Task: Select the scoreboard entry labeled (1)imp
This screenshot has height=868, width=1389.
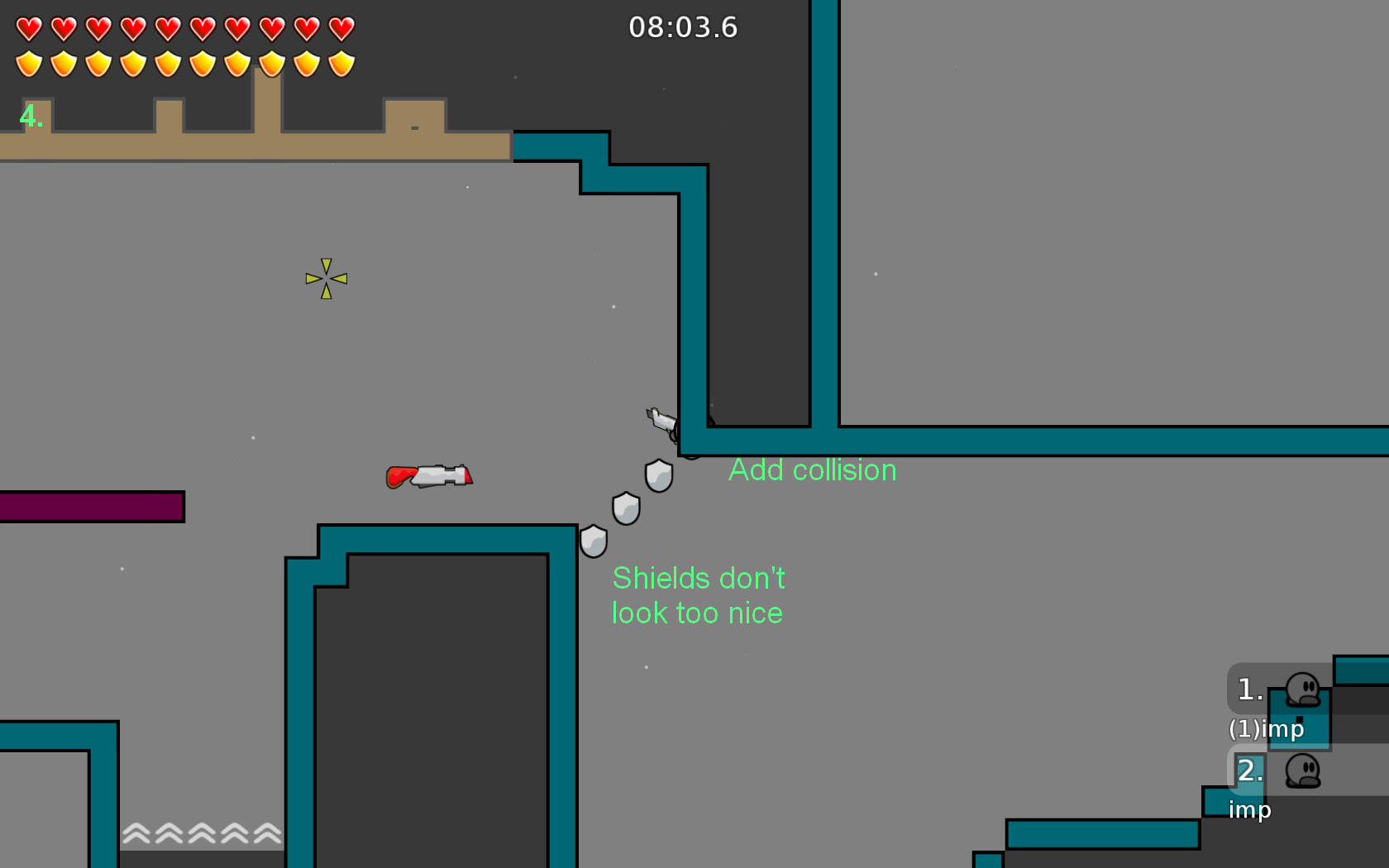Action: click(x=1266, y=729)
